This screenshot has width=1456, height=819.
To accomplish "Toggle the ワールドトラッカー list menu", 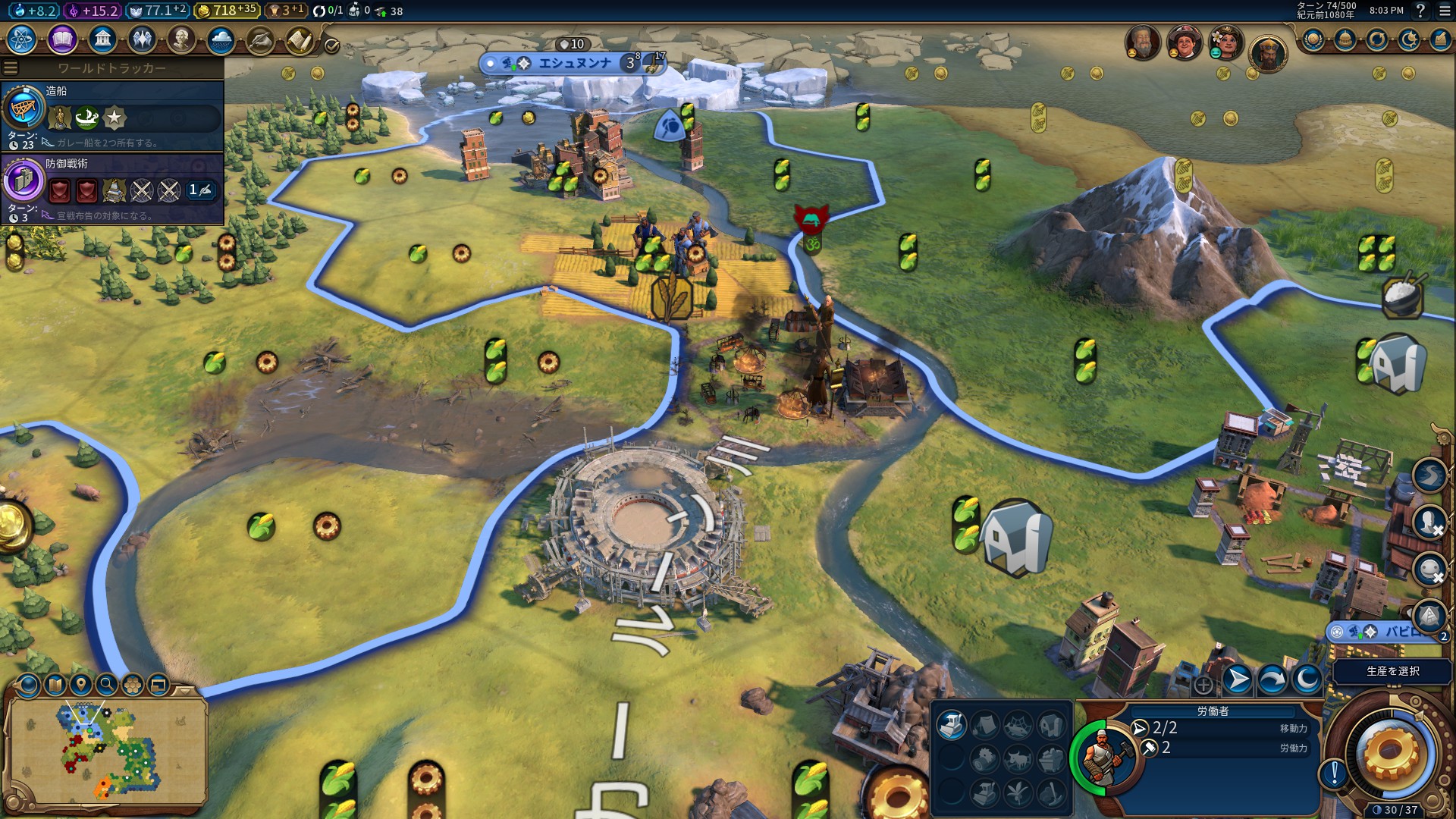I will (11, 68).
